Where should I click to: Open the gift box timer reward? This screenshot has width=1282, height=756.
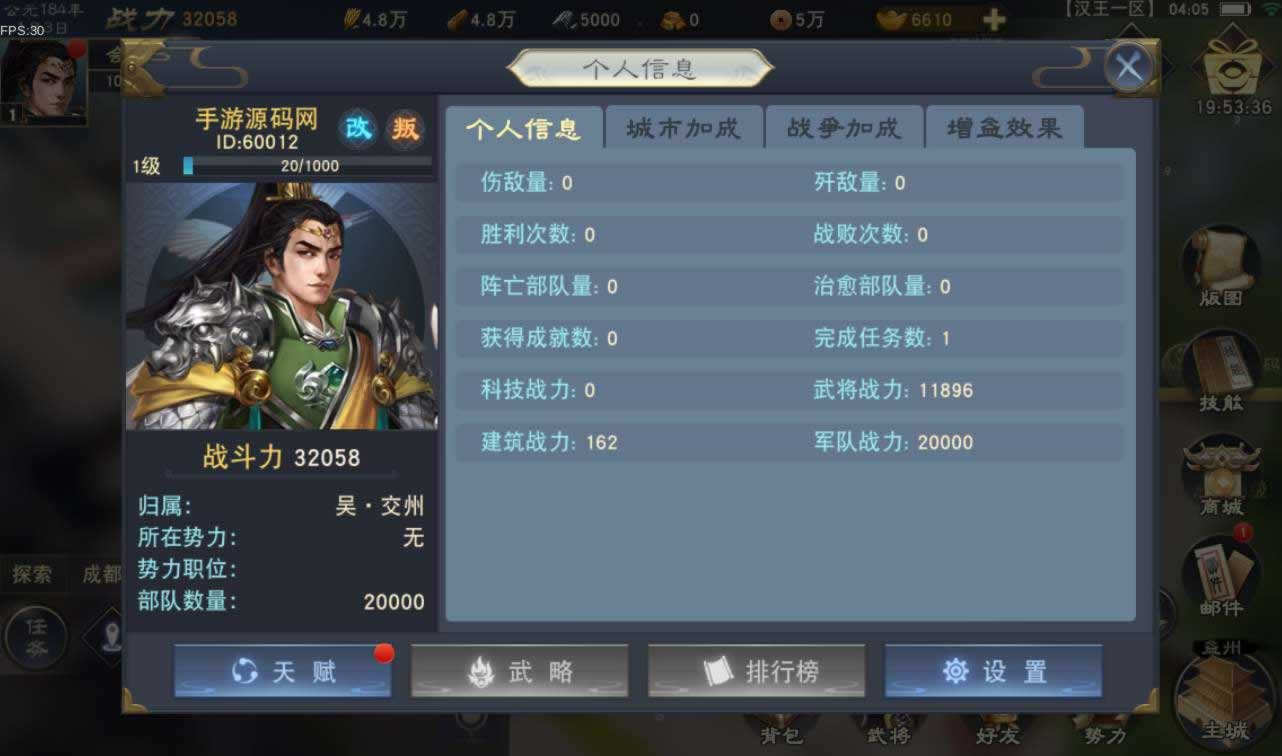(x=1234, y=72)
